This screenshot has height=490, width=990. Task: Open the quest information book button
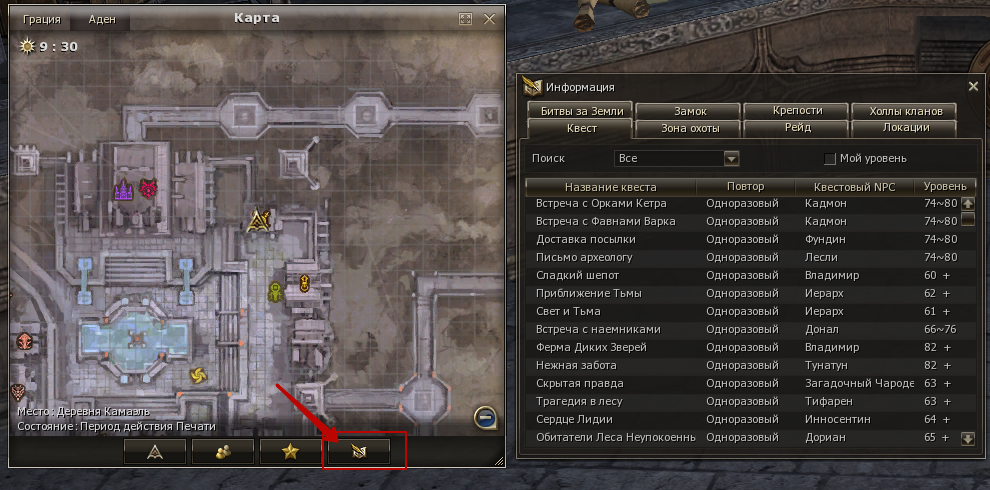coord(364,452)
